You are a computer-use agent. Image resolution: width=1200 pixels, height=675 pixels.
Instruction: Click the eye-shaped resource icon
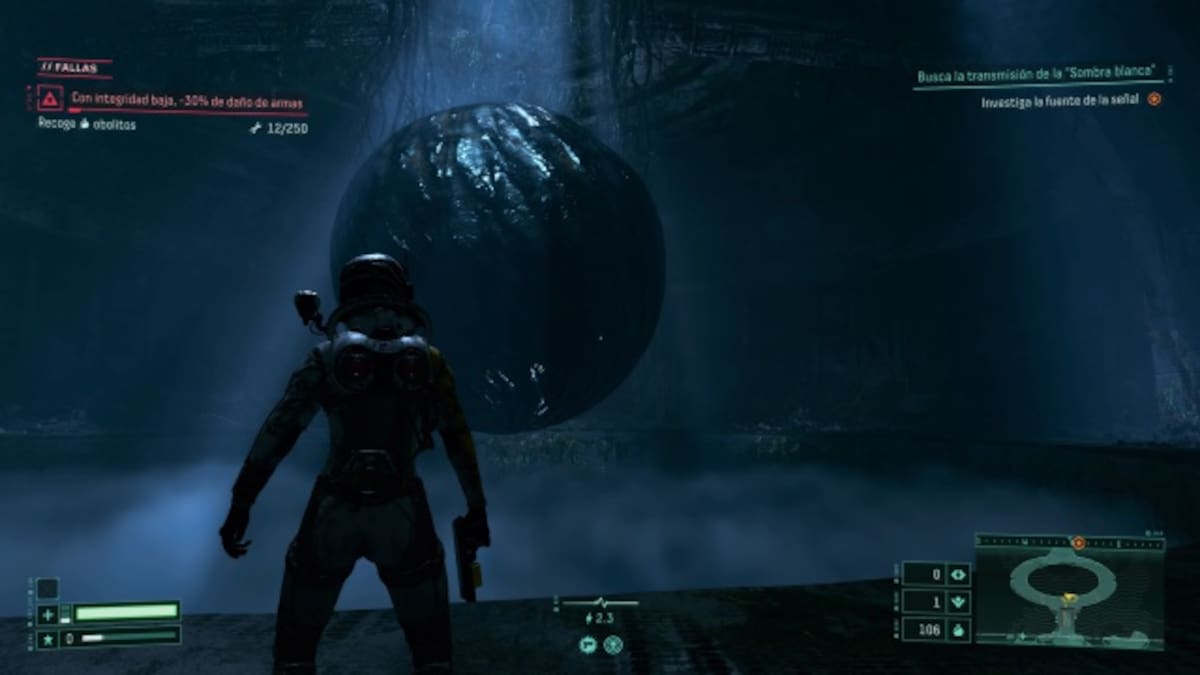tap(957, 575)
